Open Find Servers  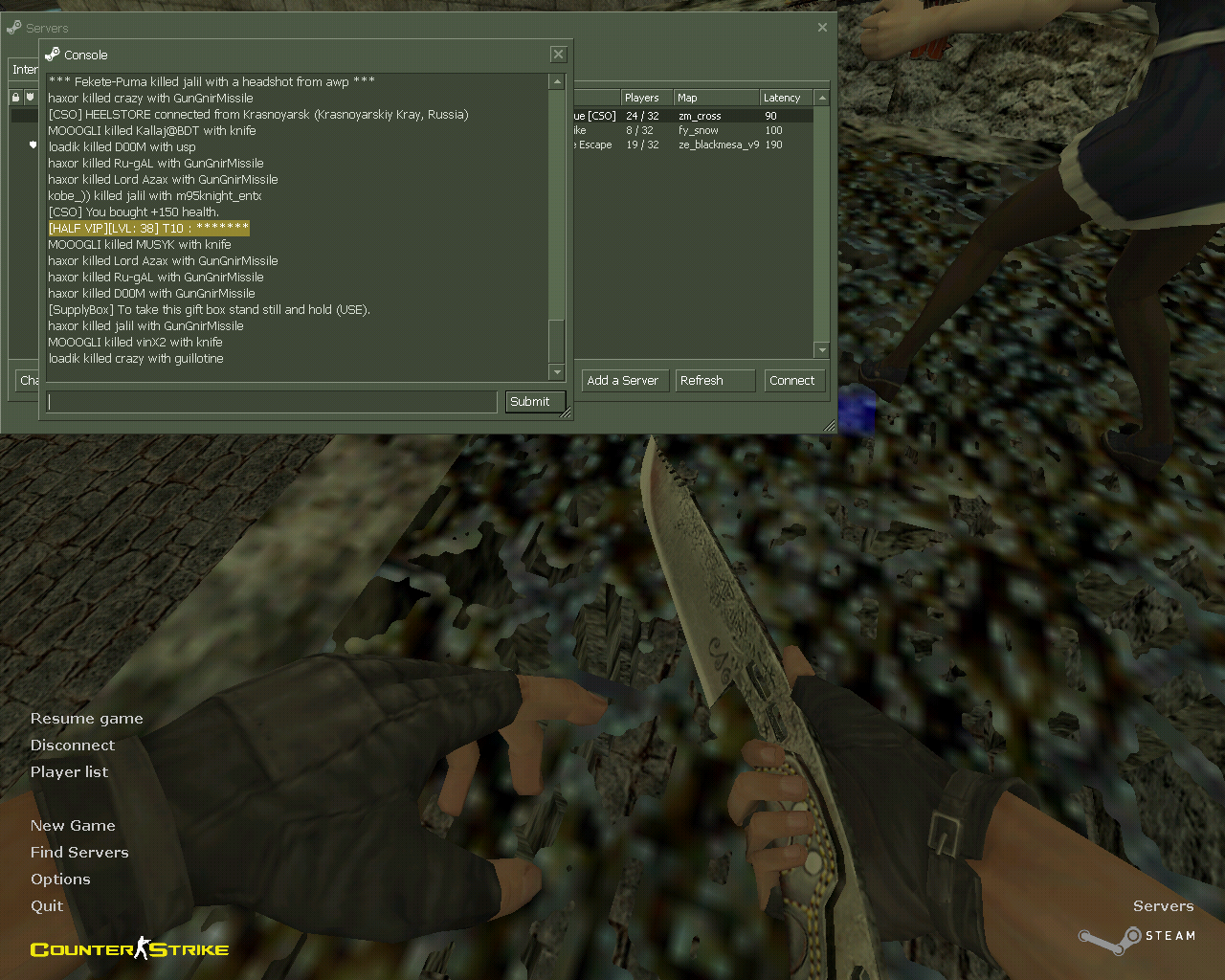pyautogui.click(x=79, y=853)
